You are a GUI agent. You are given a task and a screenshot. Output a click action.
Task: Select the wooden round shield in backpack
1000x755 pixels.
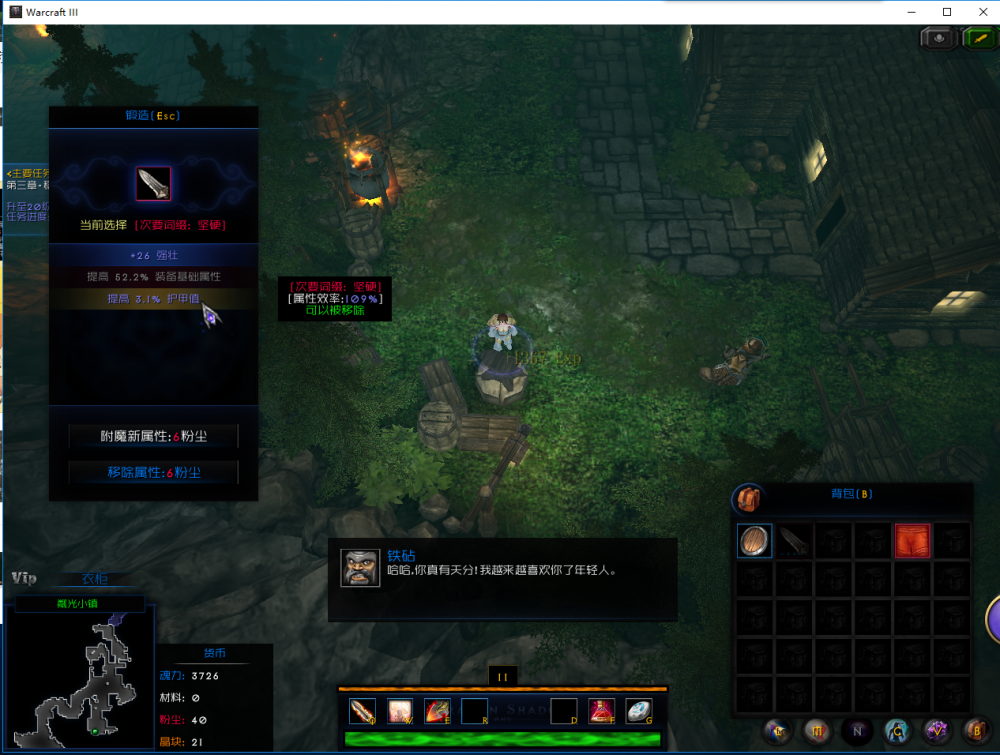(755, 541)
